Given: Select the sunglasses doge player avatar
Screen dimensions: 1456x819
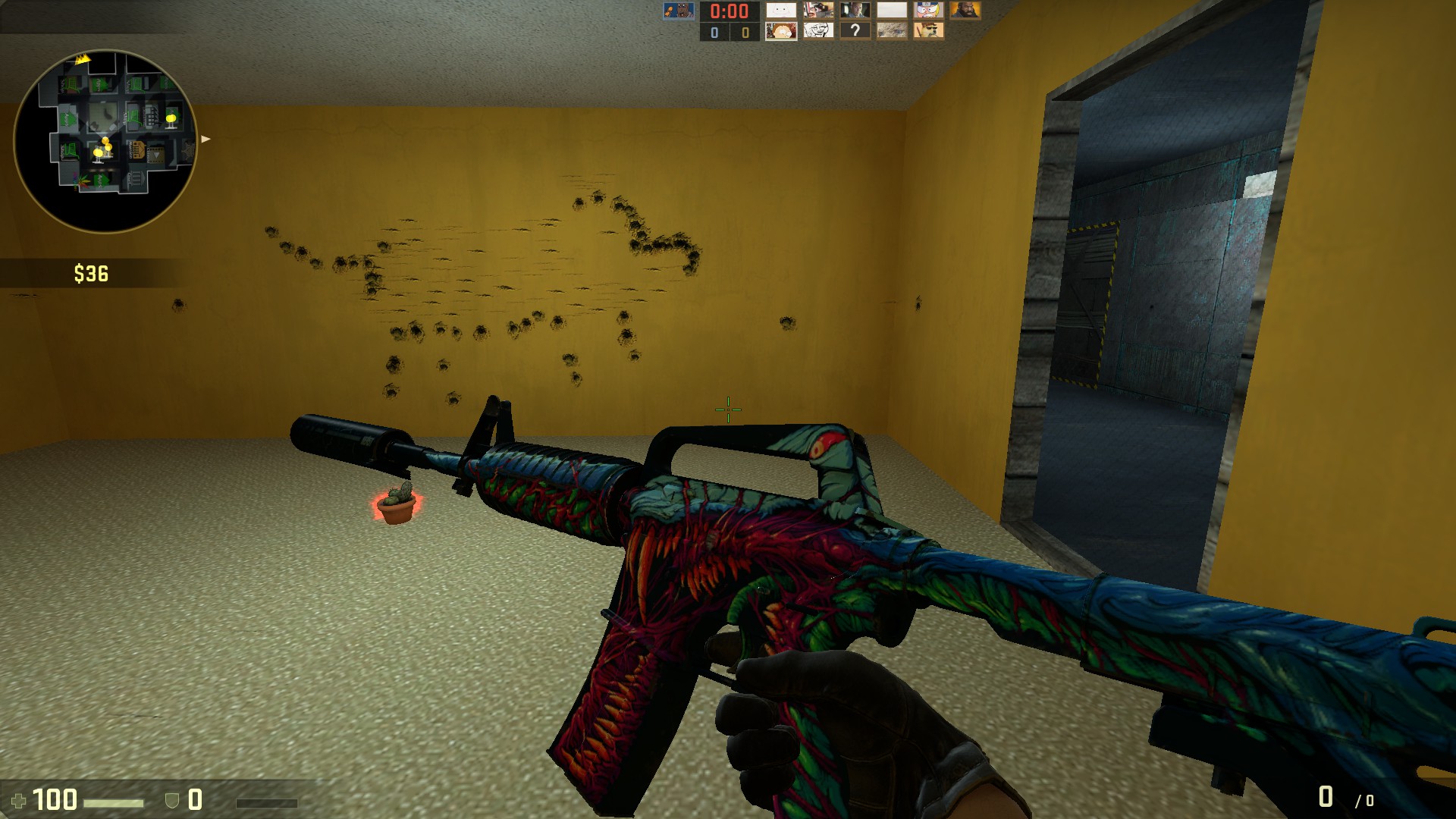Looking at the screenshot, I should [928, 30].
